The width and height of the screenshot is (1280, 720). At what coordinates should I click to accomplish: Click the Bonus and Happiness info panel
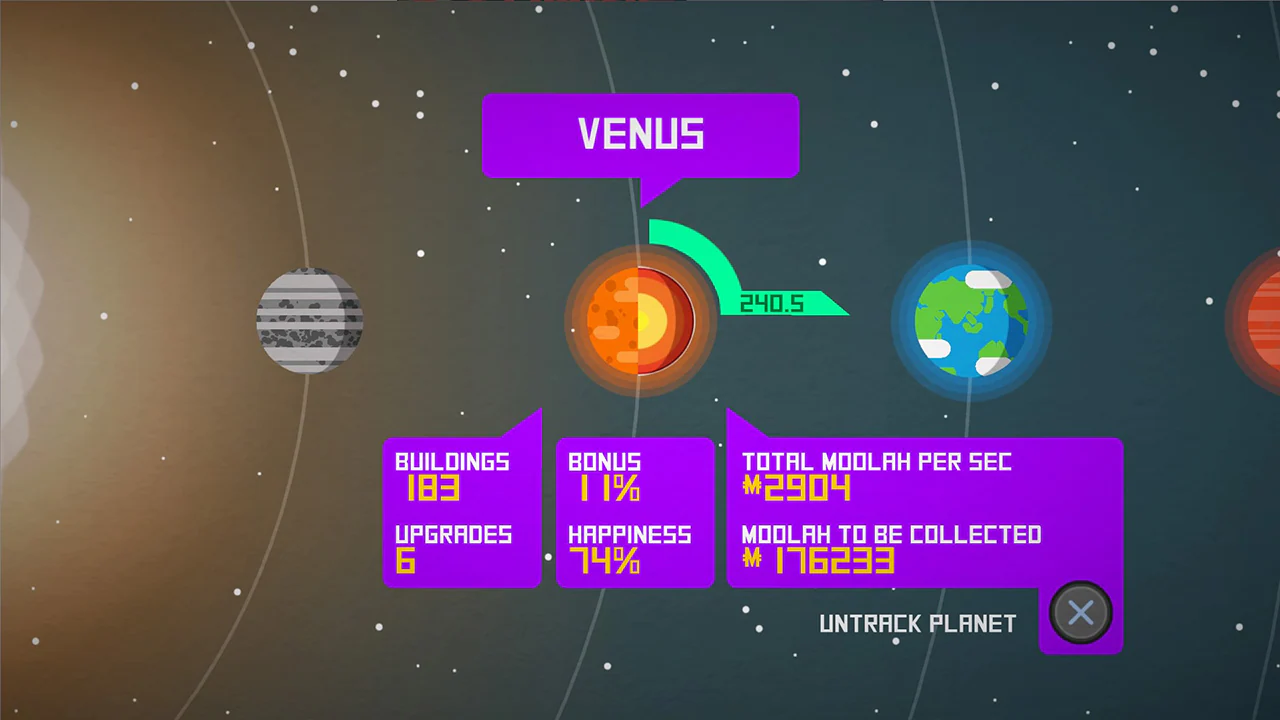[634, 512]
